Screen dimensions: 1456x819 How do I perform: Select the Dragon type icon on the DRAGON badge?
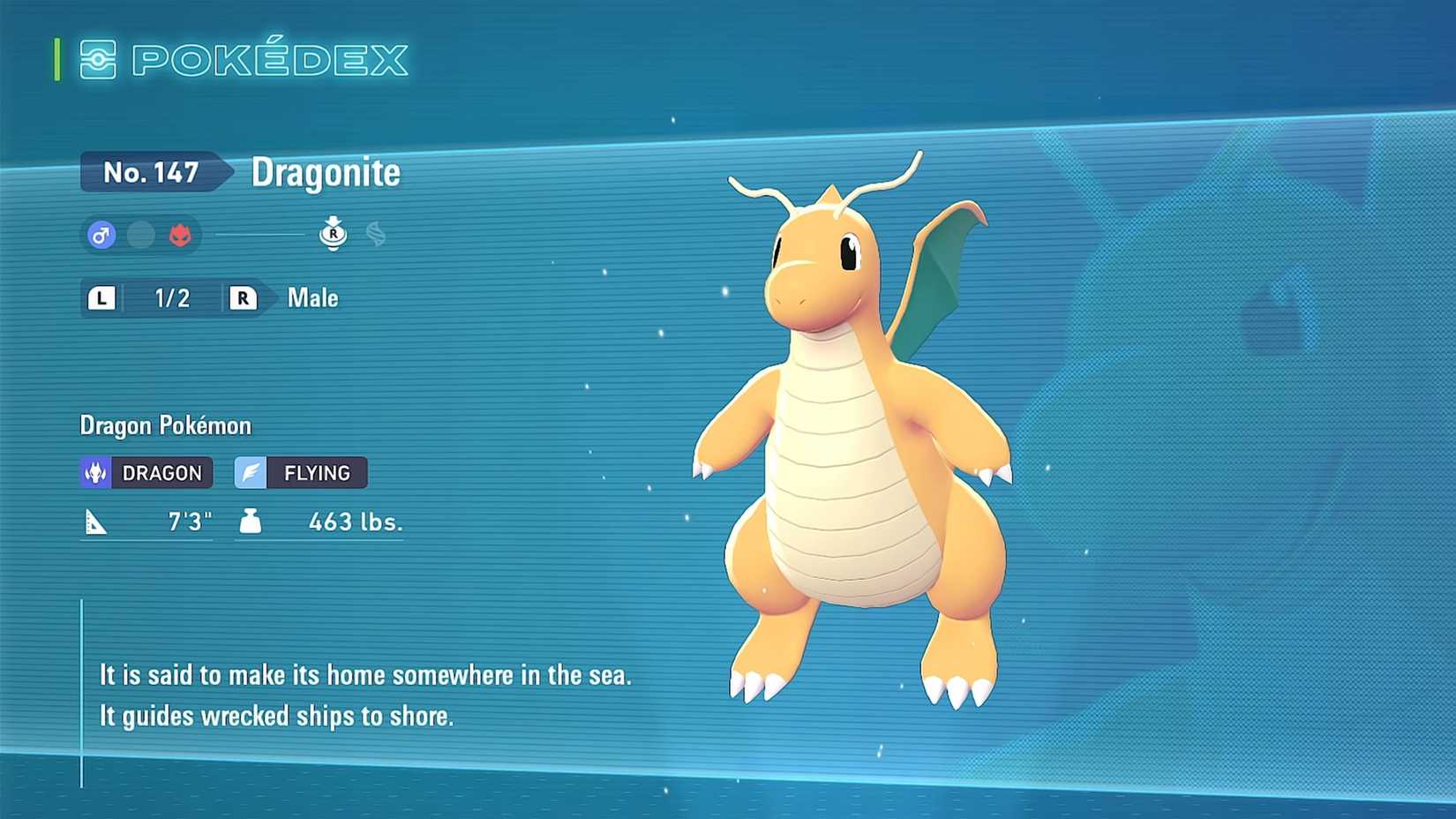coord(95,472)
